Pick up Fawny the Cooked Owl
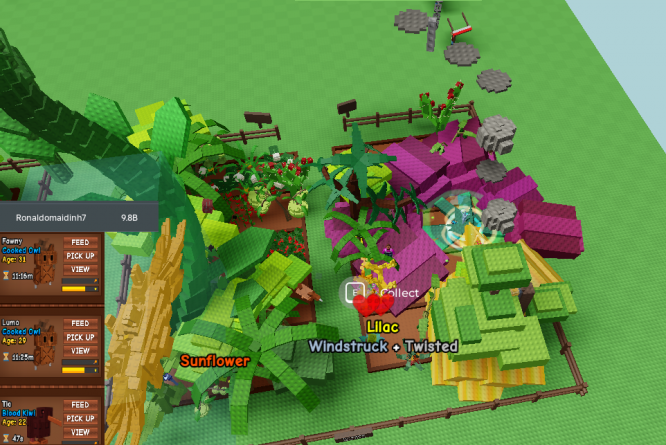Screen dimensions: 666x445 click(80, 256)
